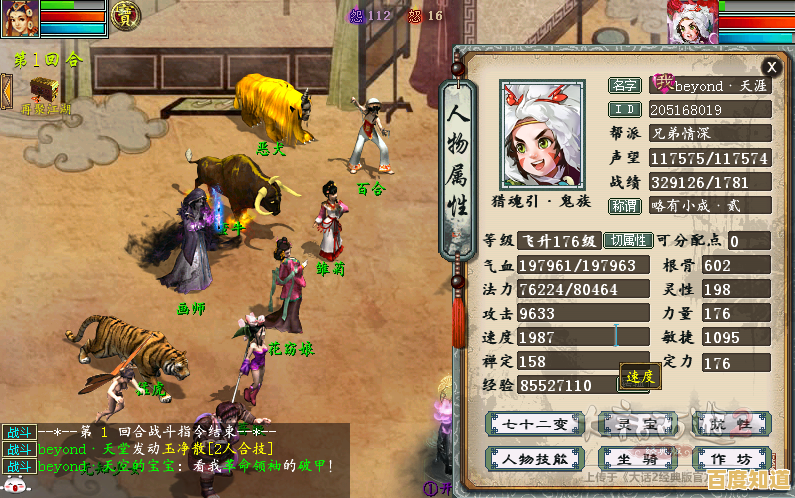Click the 称谓 title label button

[x=624, y=206]
